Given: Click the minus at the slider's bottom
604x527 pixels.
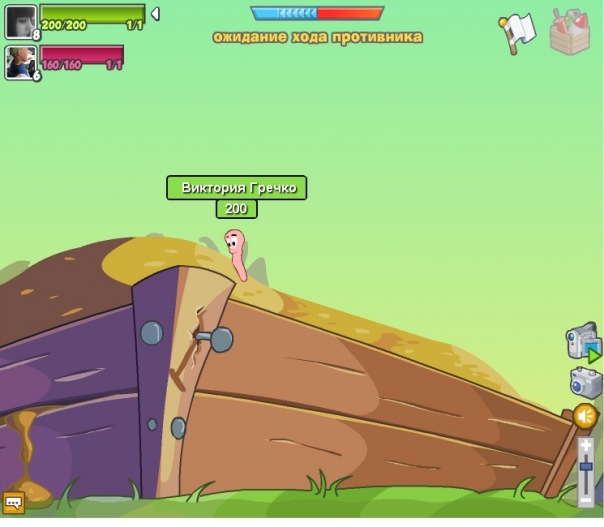Looking at the screenshot, I should coord(586,498).
